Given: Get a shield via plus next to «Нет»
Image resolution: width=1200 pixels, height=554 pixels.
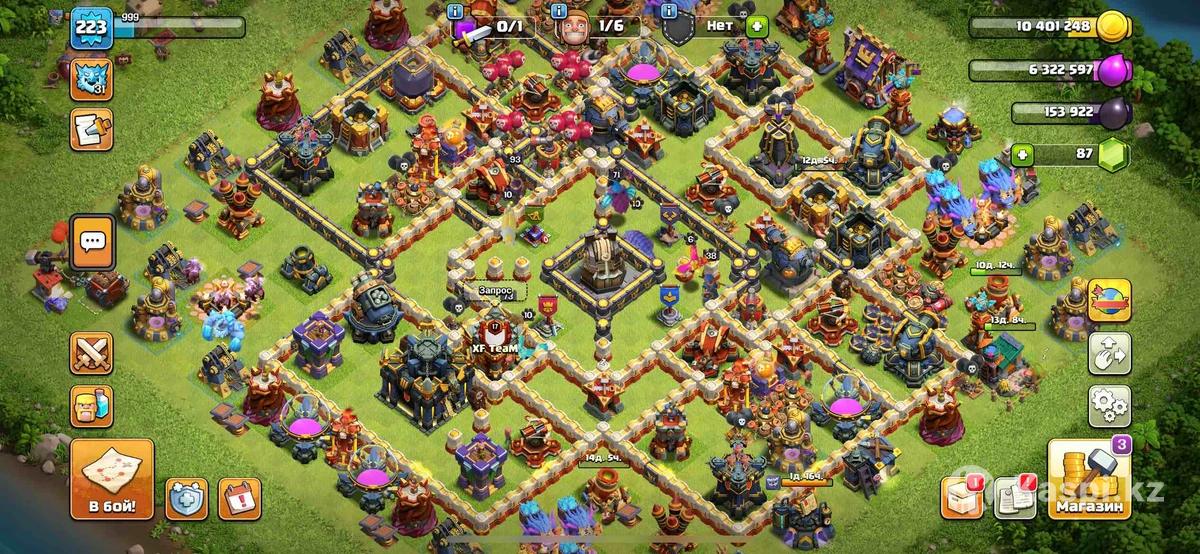Looking at the screenshot, I should [x=756, y=28].
